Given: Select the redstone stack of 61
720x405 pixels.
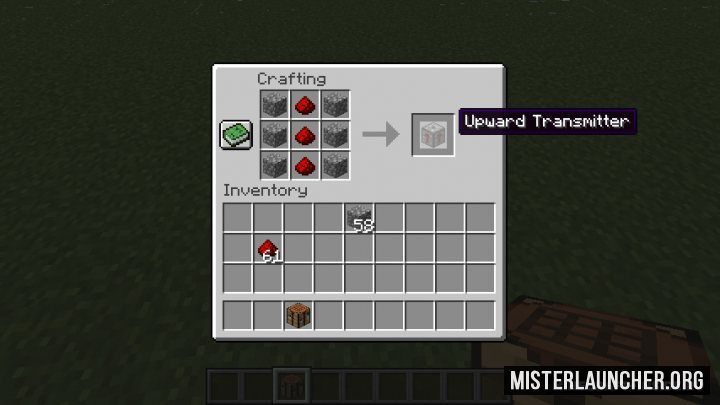Looking at the screenshot, I should click(x=268, y=249).
